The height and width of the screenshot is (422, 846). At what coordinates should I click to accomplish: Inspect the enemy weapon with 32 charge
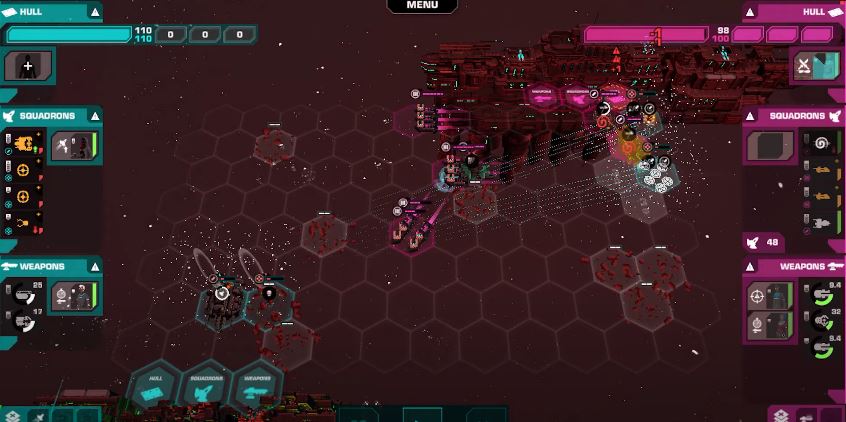tap(821, 320)
